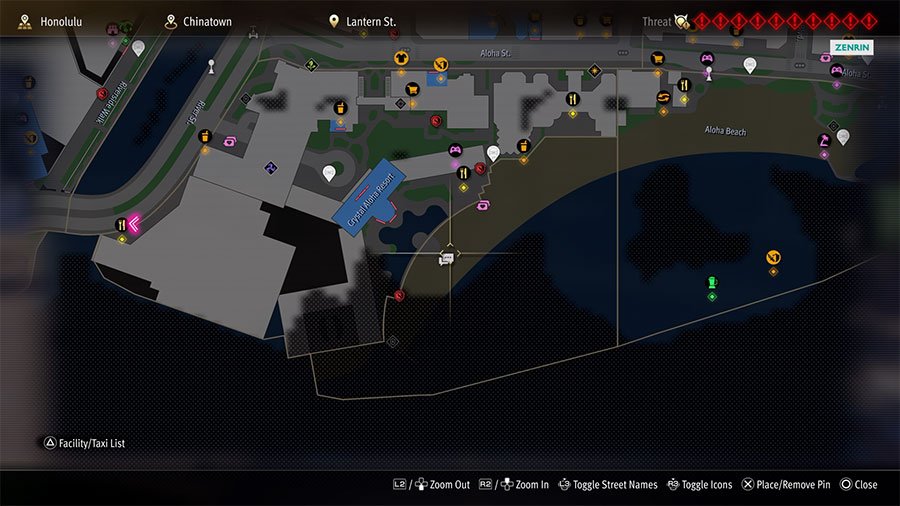Select the white pawn marker on River St.

click(x=211, y=67)
